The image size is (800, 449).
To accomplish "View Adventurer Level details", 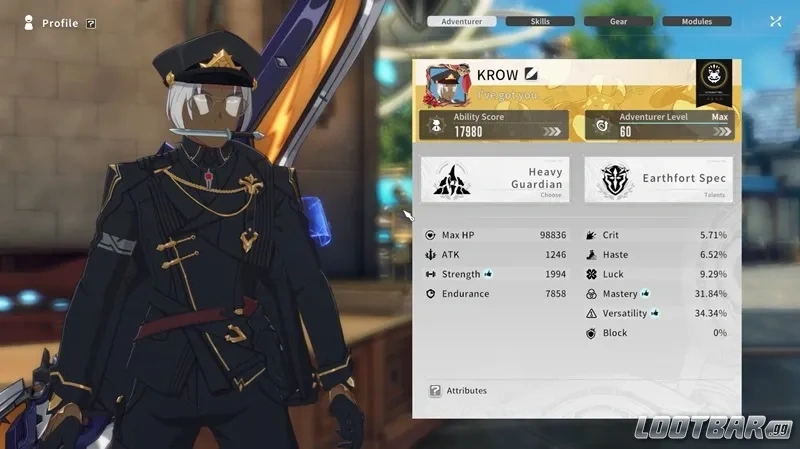I will 658,125.
